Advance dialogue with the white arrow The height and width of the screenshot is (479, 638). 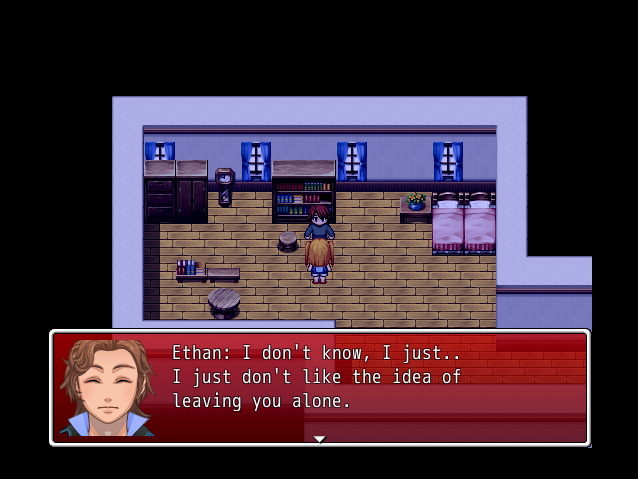point(319,438)
